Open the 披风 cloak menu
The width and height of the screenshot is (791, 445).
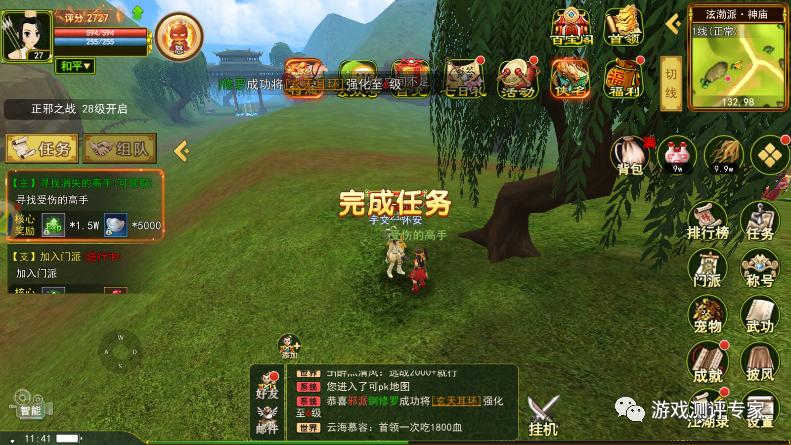tap(760, 363)
